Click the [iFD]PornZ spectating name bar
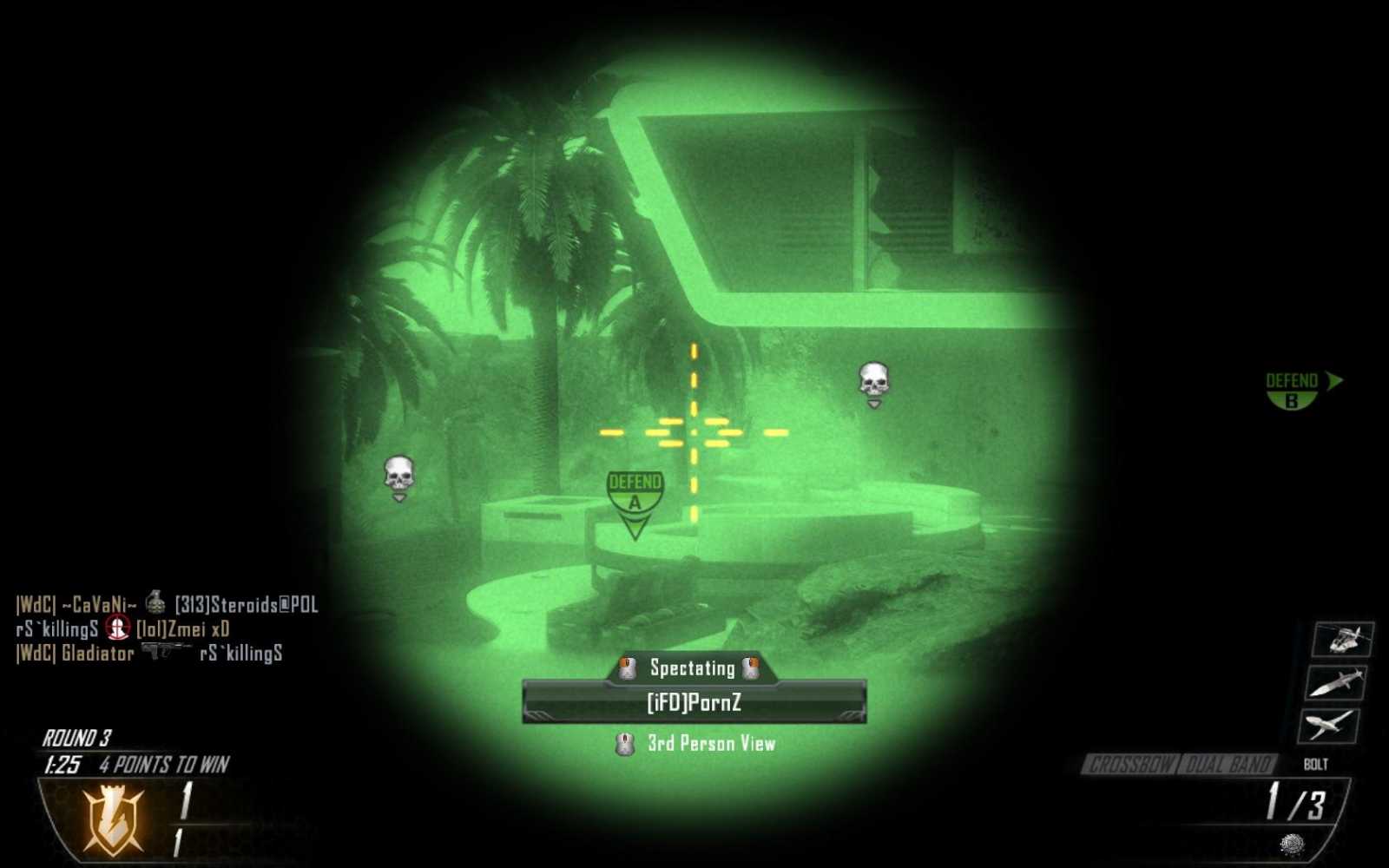Image resolution: width=1389 pixels, height=868 pixels. [x=693, y=703]
